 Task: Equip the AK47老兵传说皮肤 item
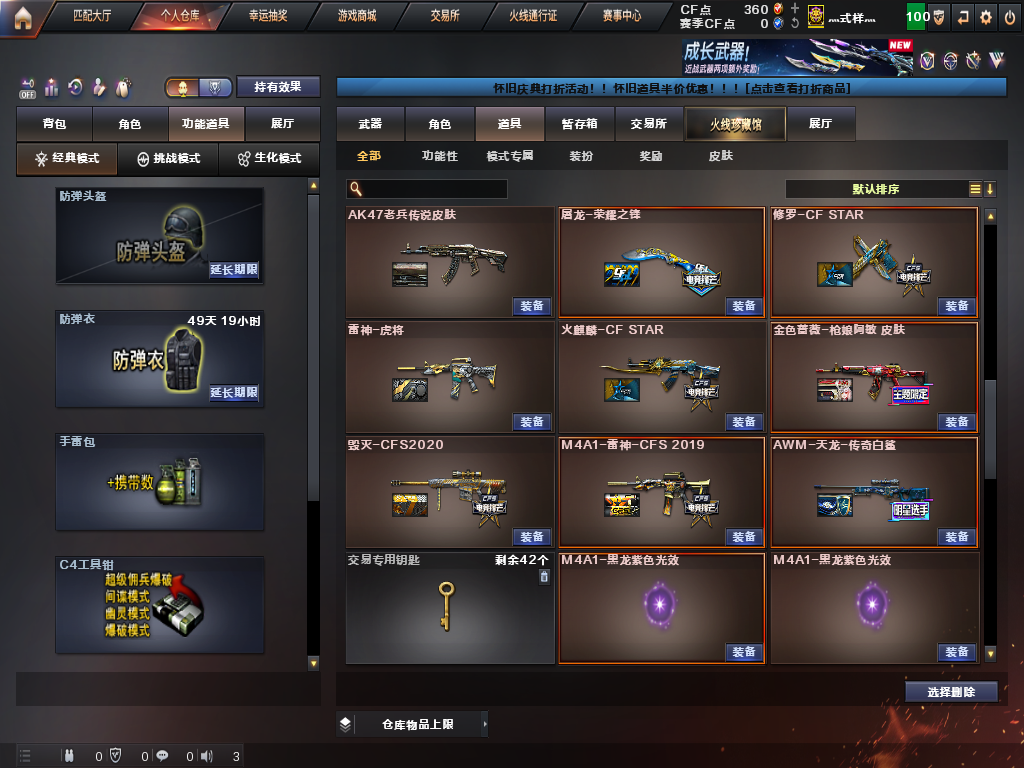point(532,306)
